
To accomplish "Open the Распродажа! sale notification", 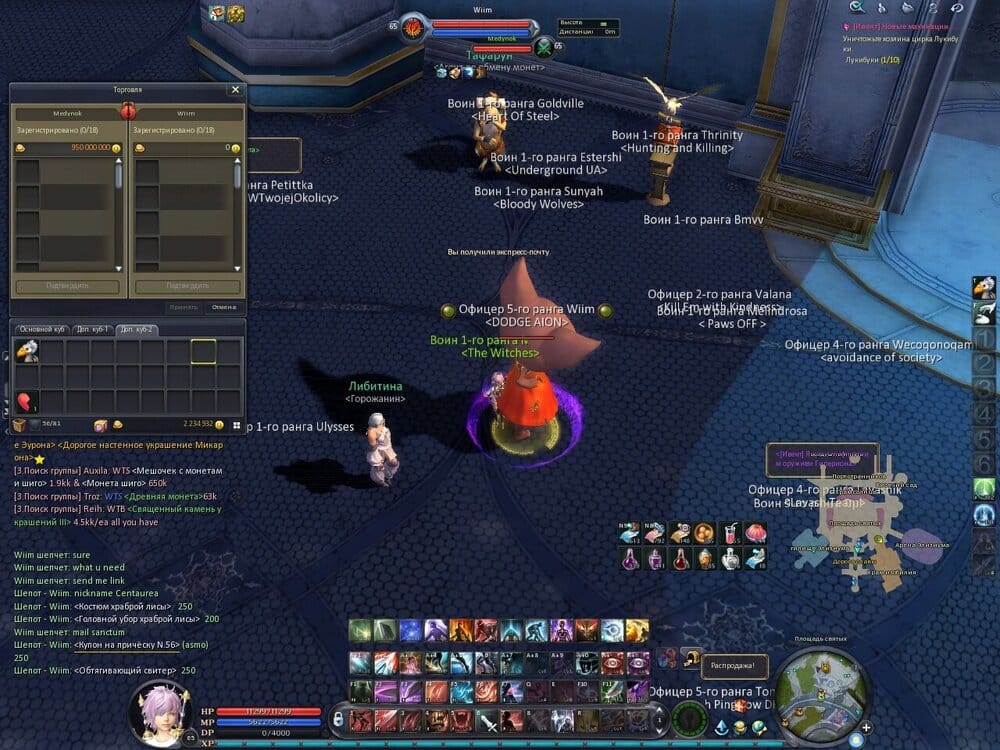I will tap(733, 664).
